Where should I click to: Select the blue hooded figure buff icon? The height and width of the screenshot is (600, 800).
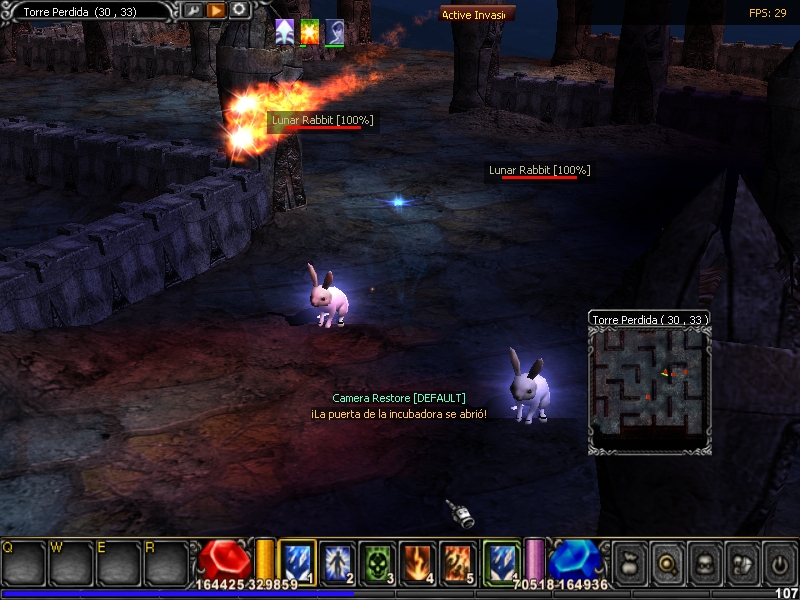(335, 31)
